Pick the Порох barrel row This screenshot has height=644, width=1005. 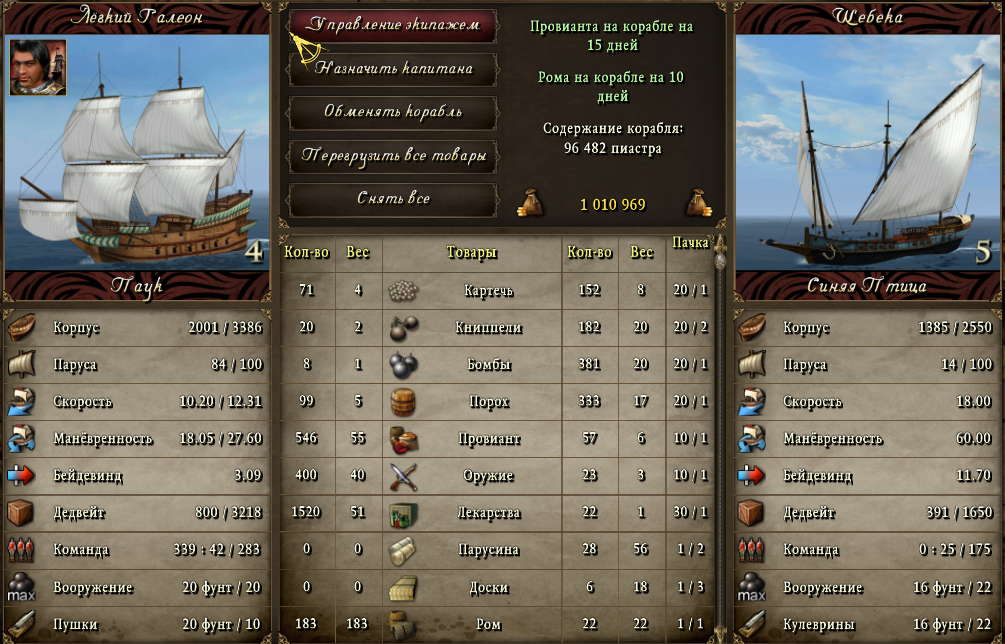tap(488, 402)
